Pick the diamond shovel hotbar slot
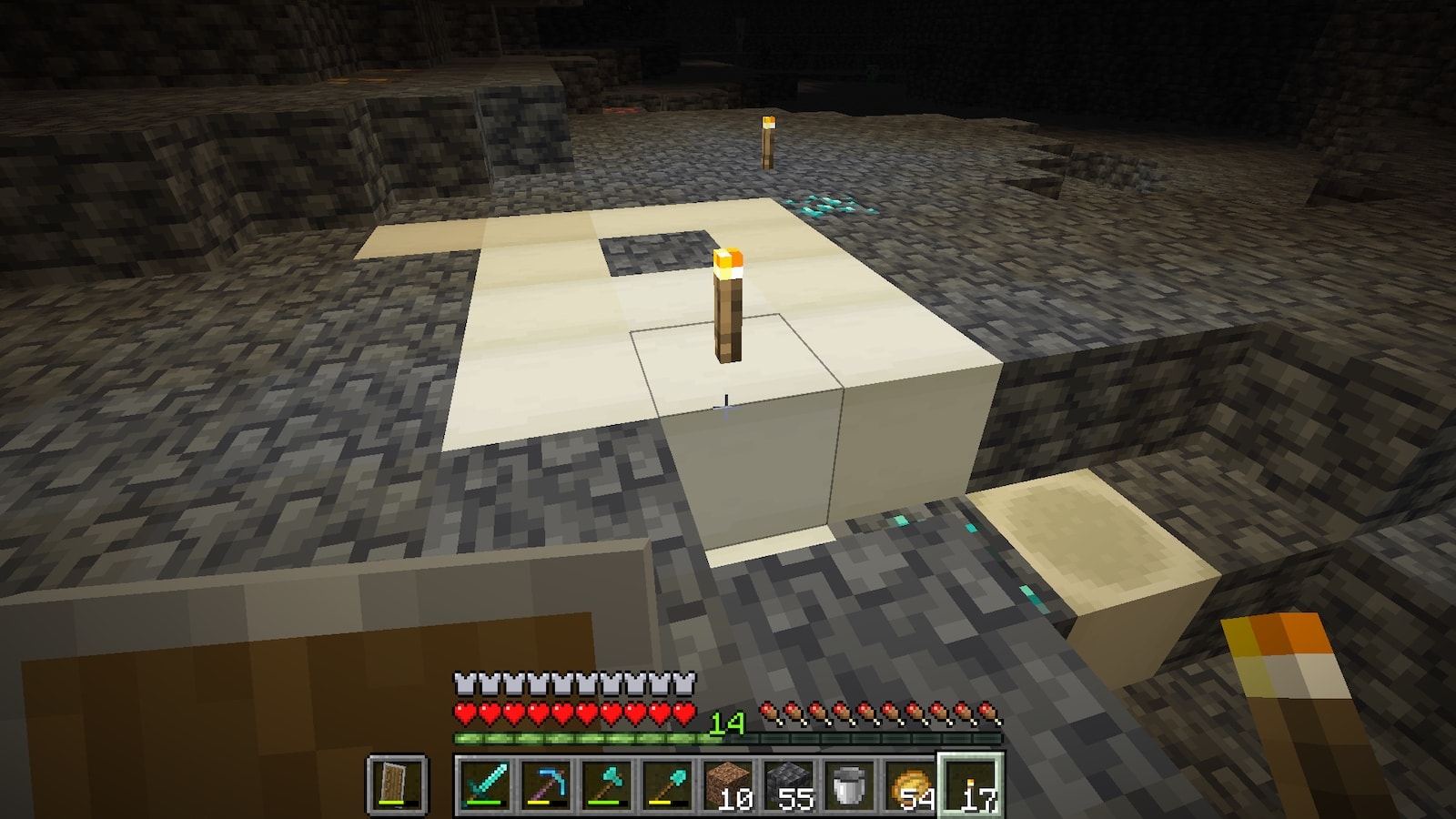 click(667, 784)
